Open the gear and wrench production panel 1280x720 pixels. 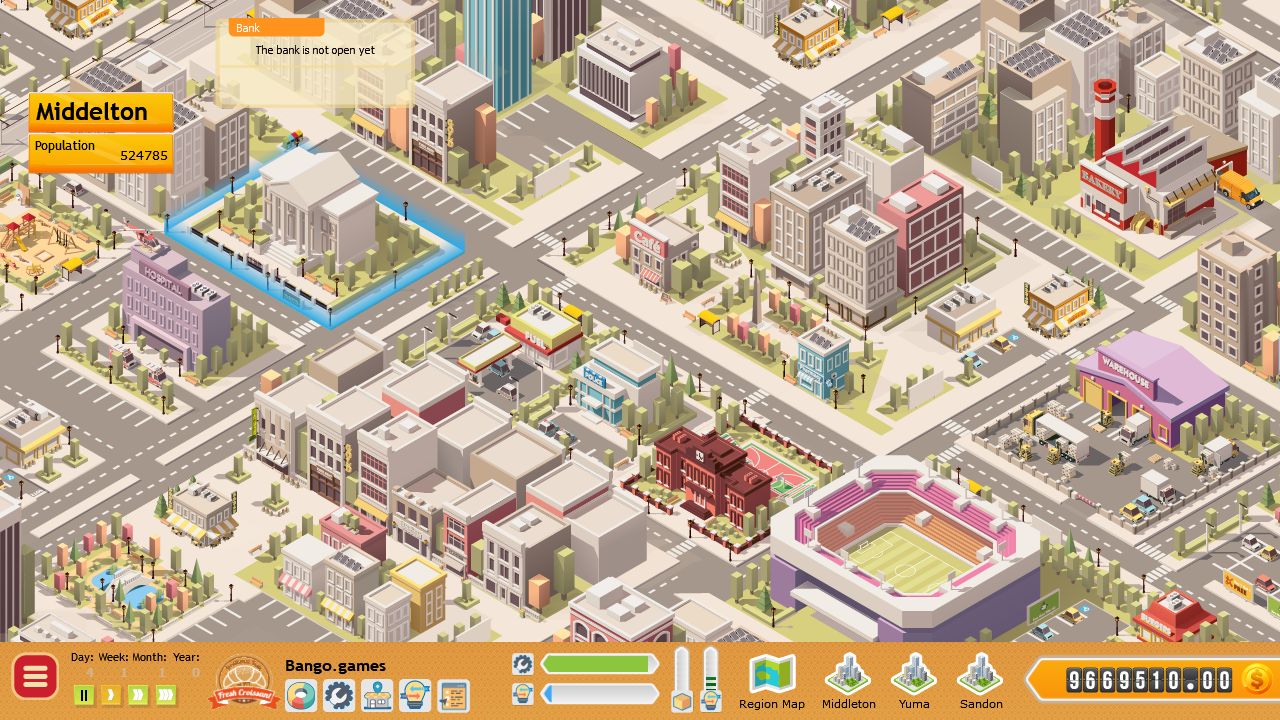click(339, 695)
